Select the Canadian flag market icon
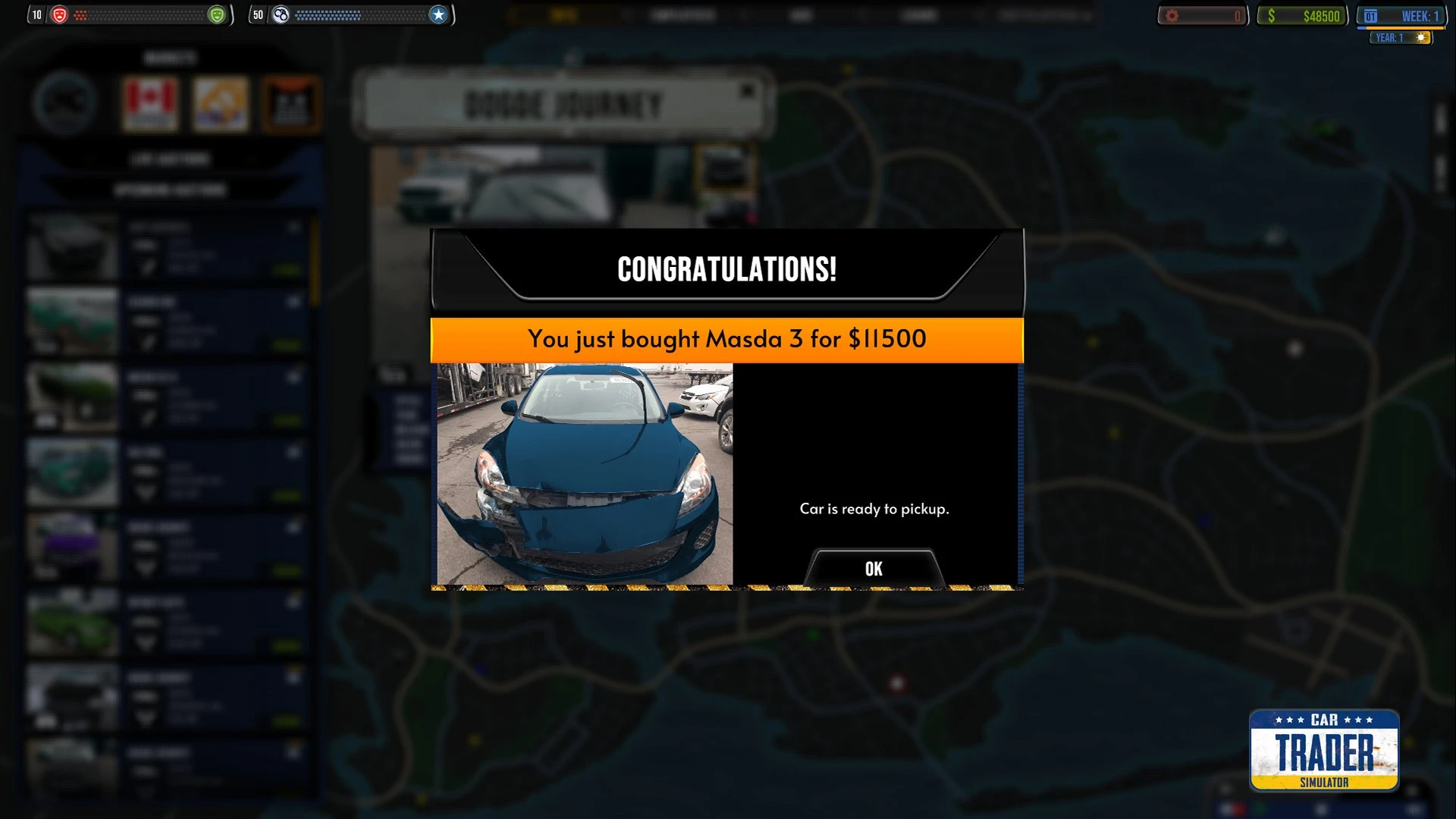 coord(150,103)
